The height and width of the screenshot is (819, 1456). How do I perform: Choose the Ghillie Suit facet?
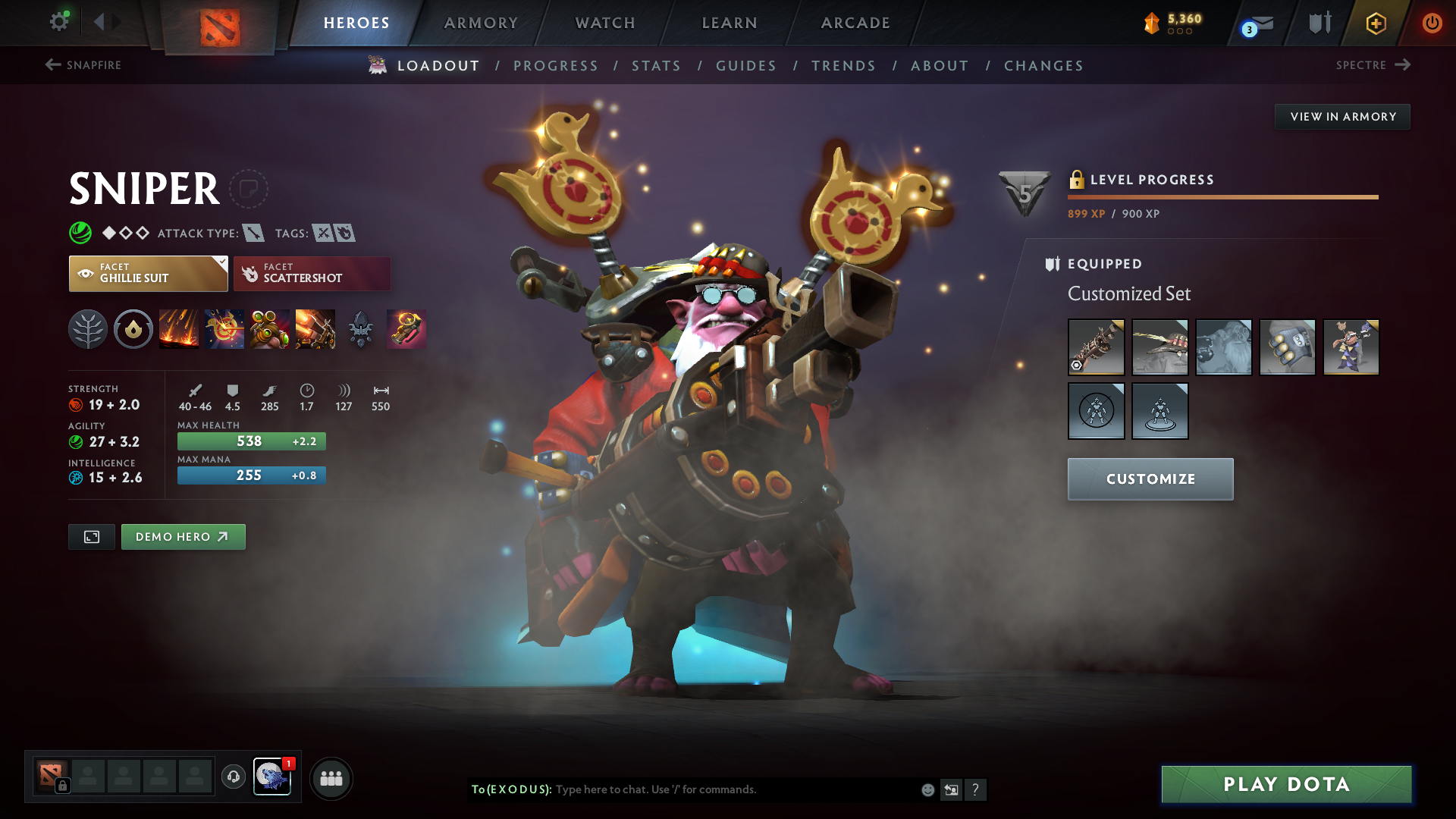pyautogui.click(x=148, y=274)
